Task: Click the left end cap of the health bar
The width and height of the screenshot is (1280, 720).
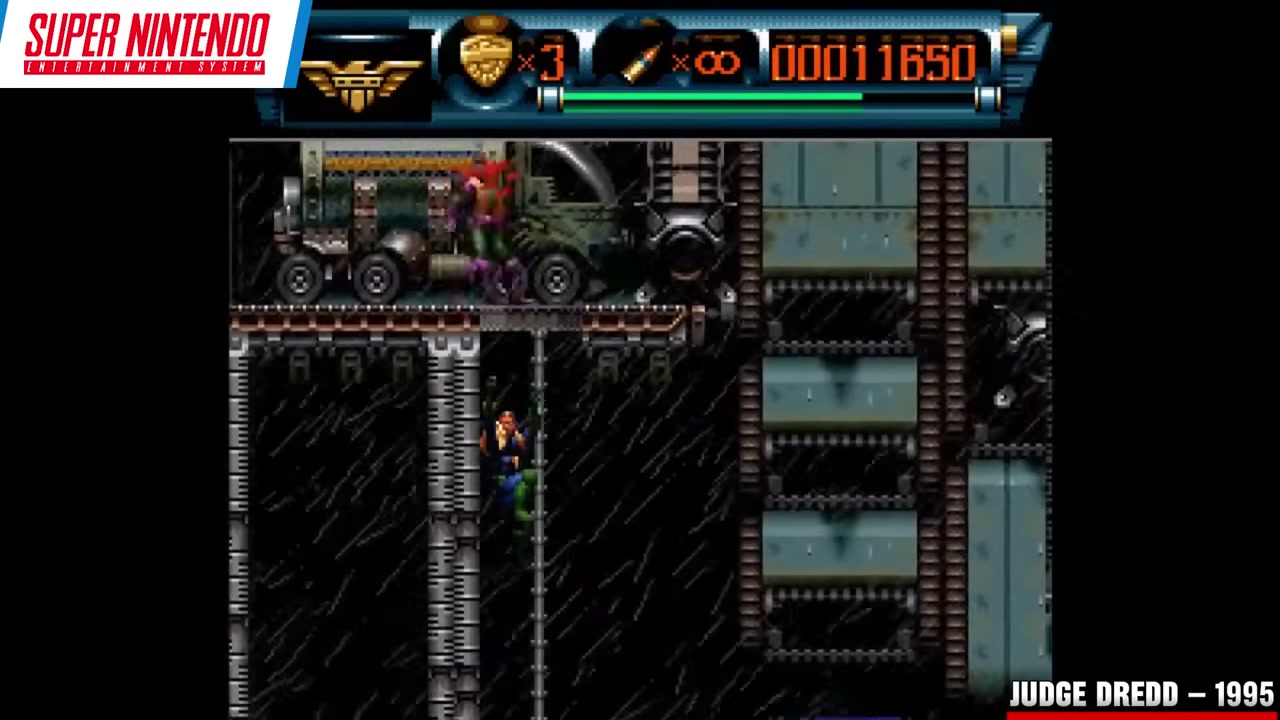Action: pos(550,97)
